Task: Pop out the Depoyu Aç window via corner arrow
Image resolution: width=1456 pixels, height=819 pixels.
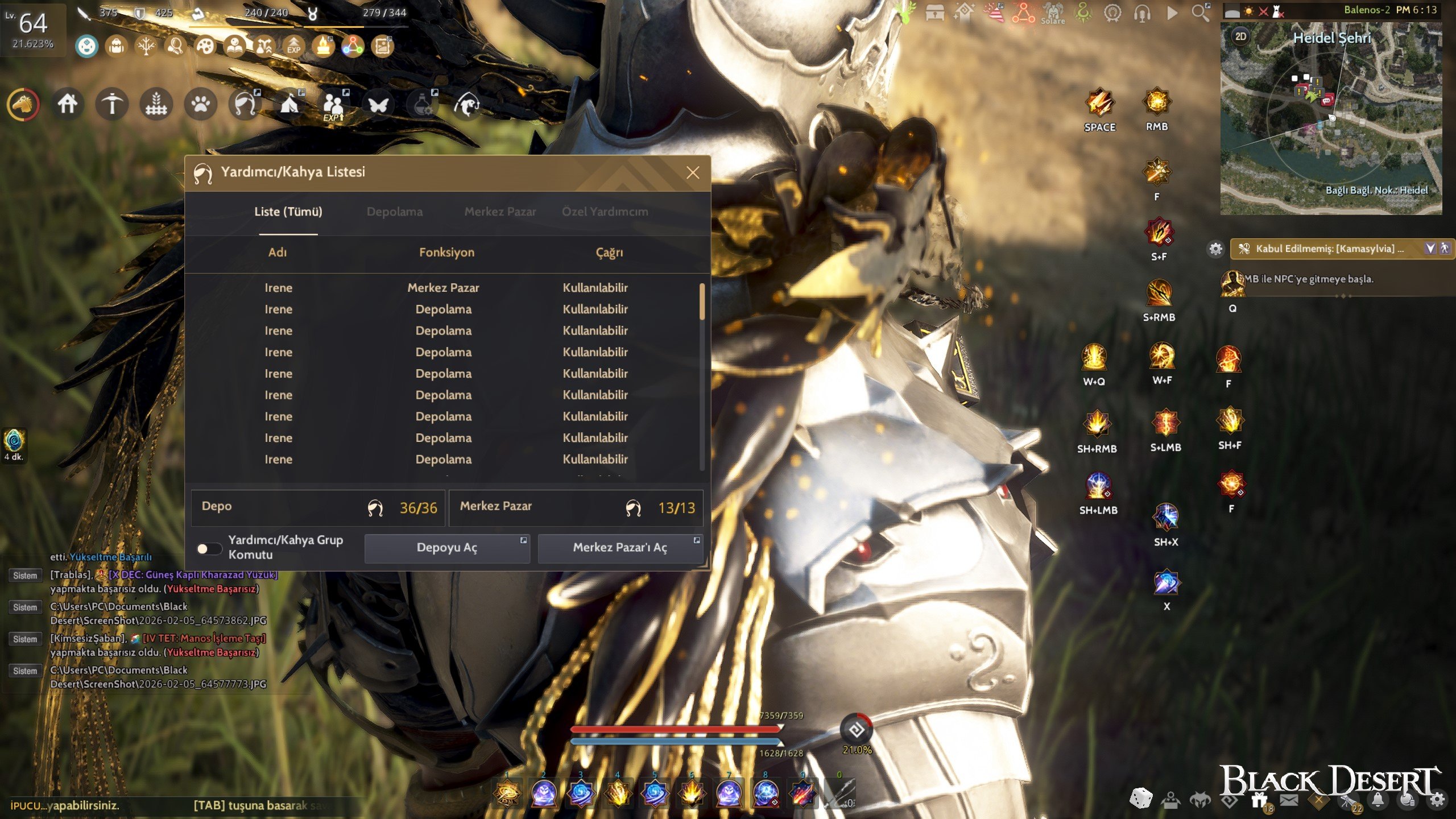Action: [522, 539]
